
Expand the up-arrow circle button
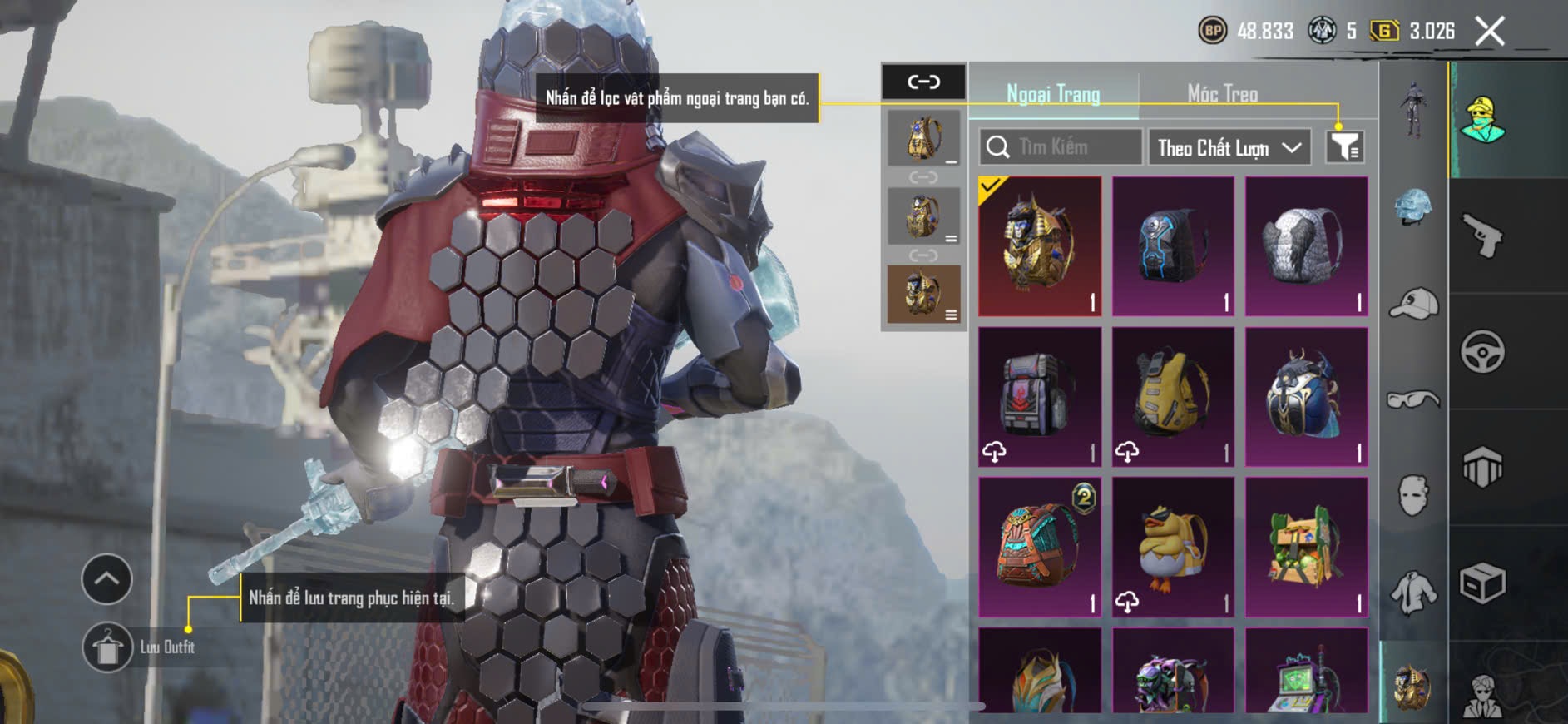(106, 578)
